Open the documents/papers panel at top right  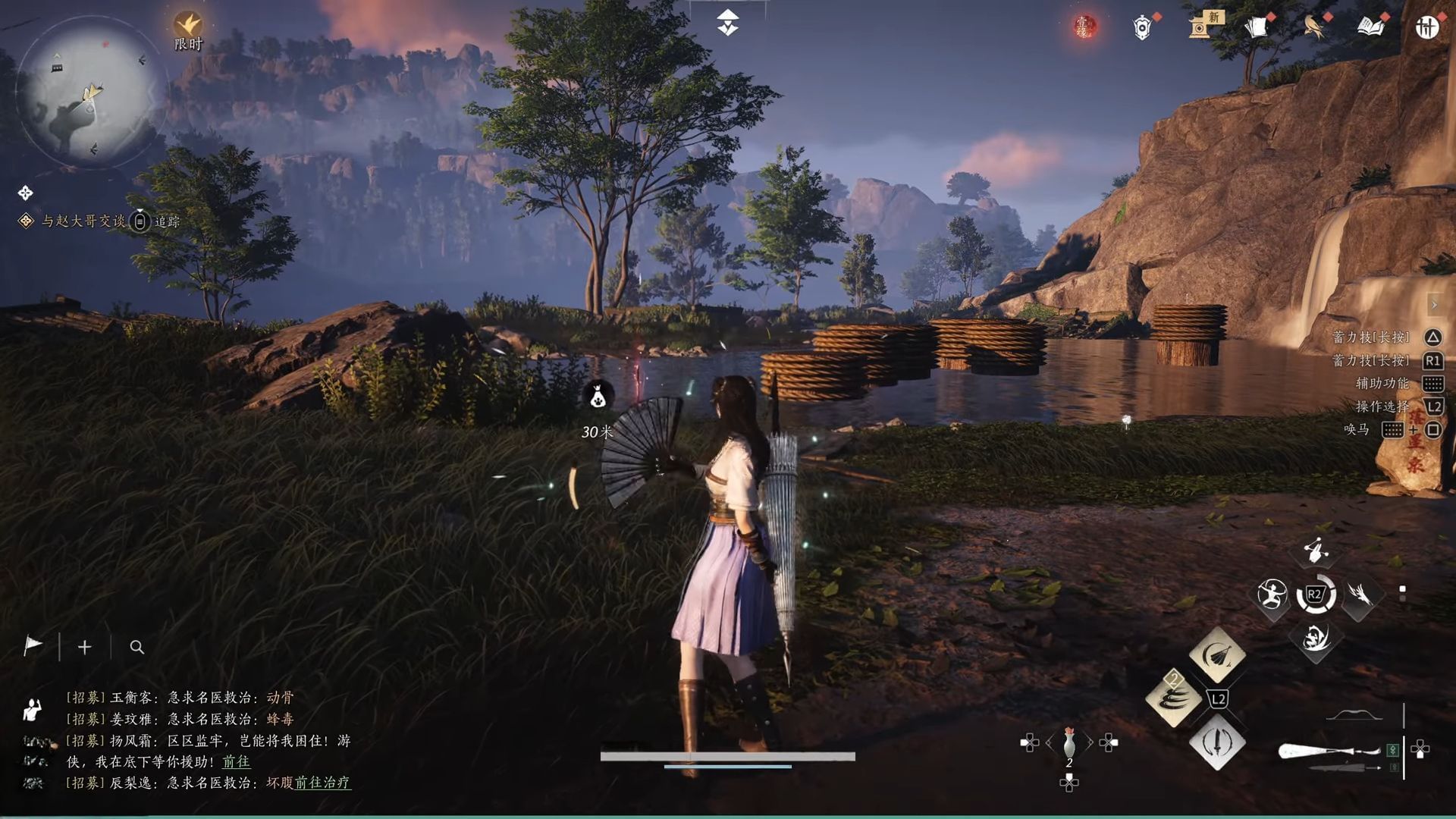[1257, 27]
